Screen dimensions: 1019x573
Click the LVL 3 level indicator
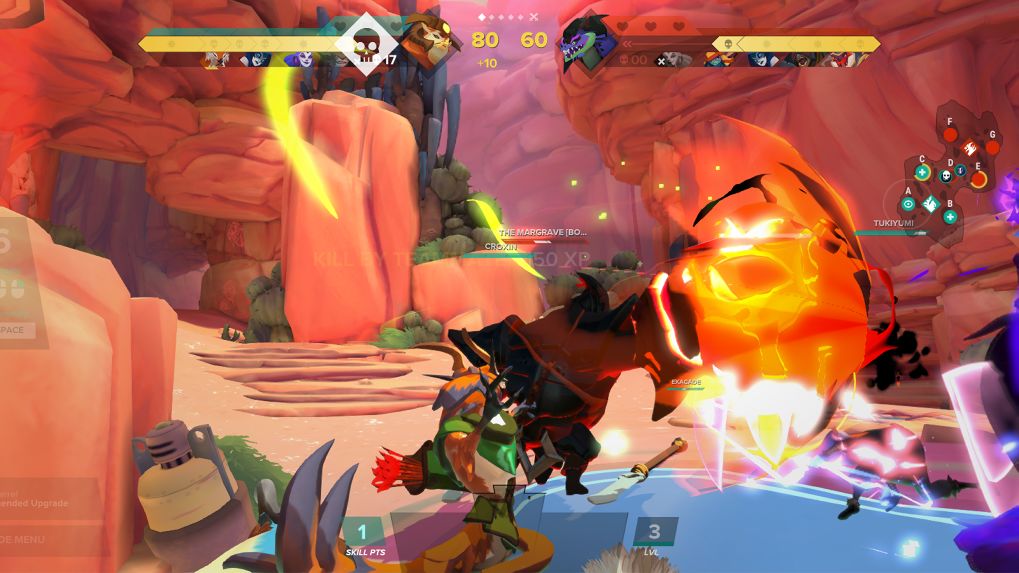(x=654, y=537)
